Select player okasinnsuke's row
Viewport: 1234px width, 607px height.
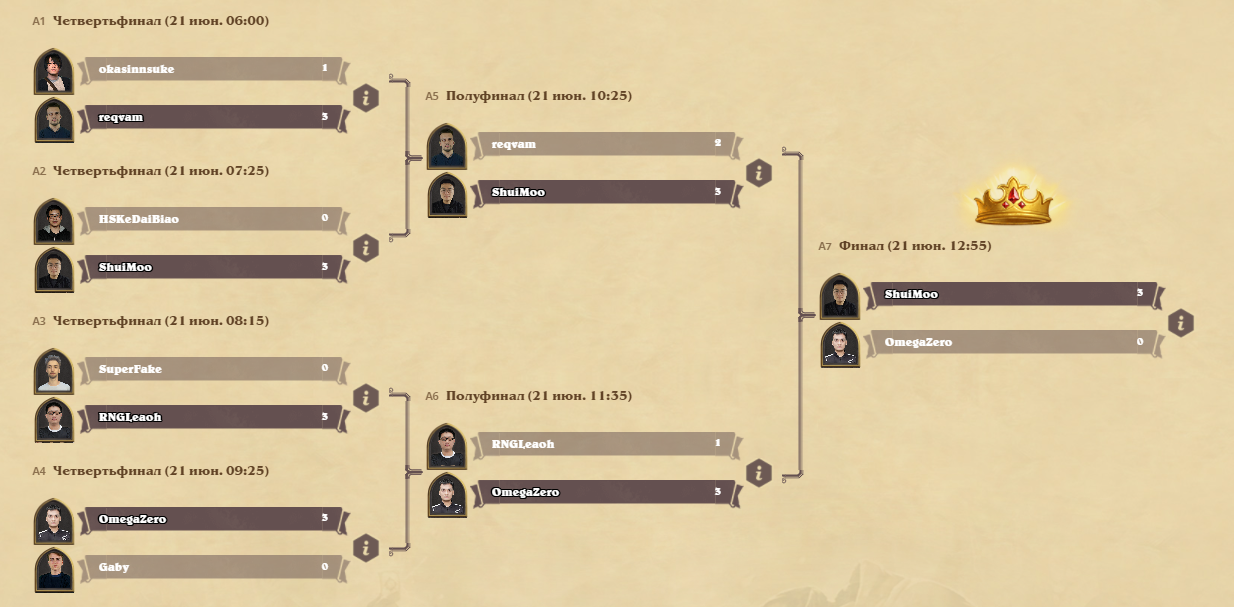tap(210, 69)
